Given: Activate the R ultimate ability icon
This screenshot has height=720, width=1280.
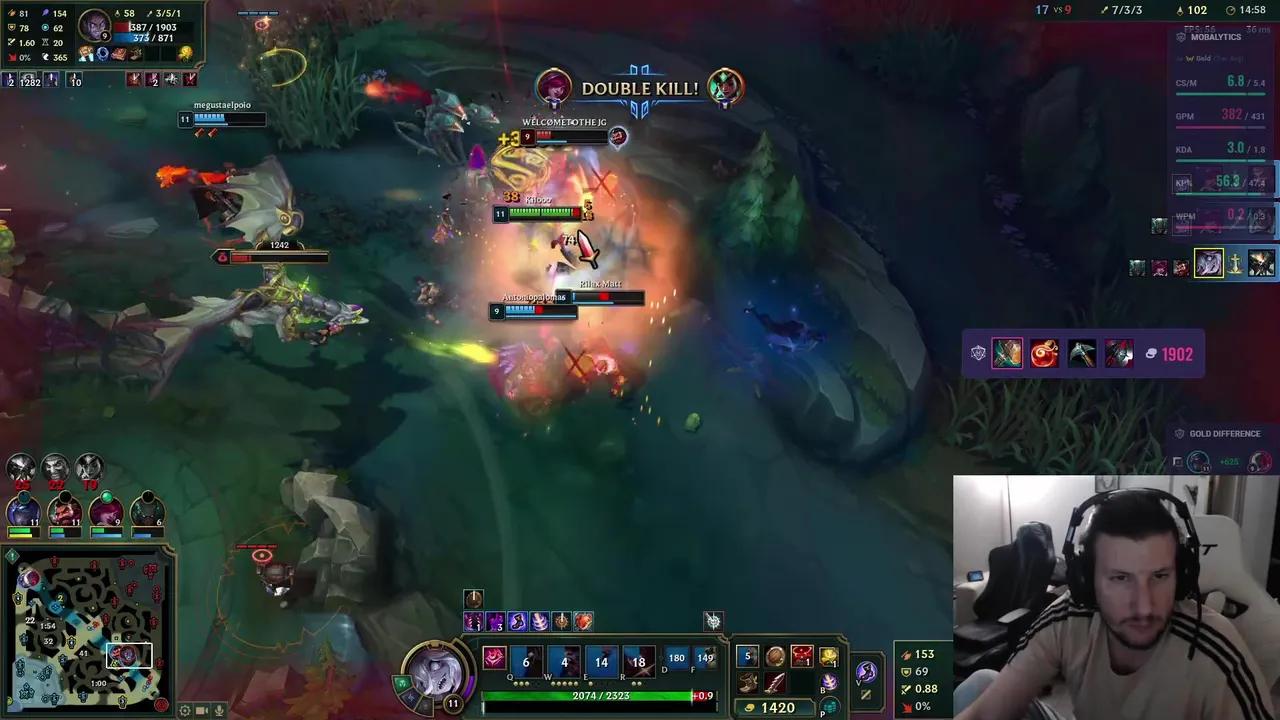Looking at the screenshot, I should [x=638, y=661].
